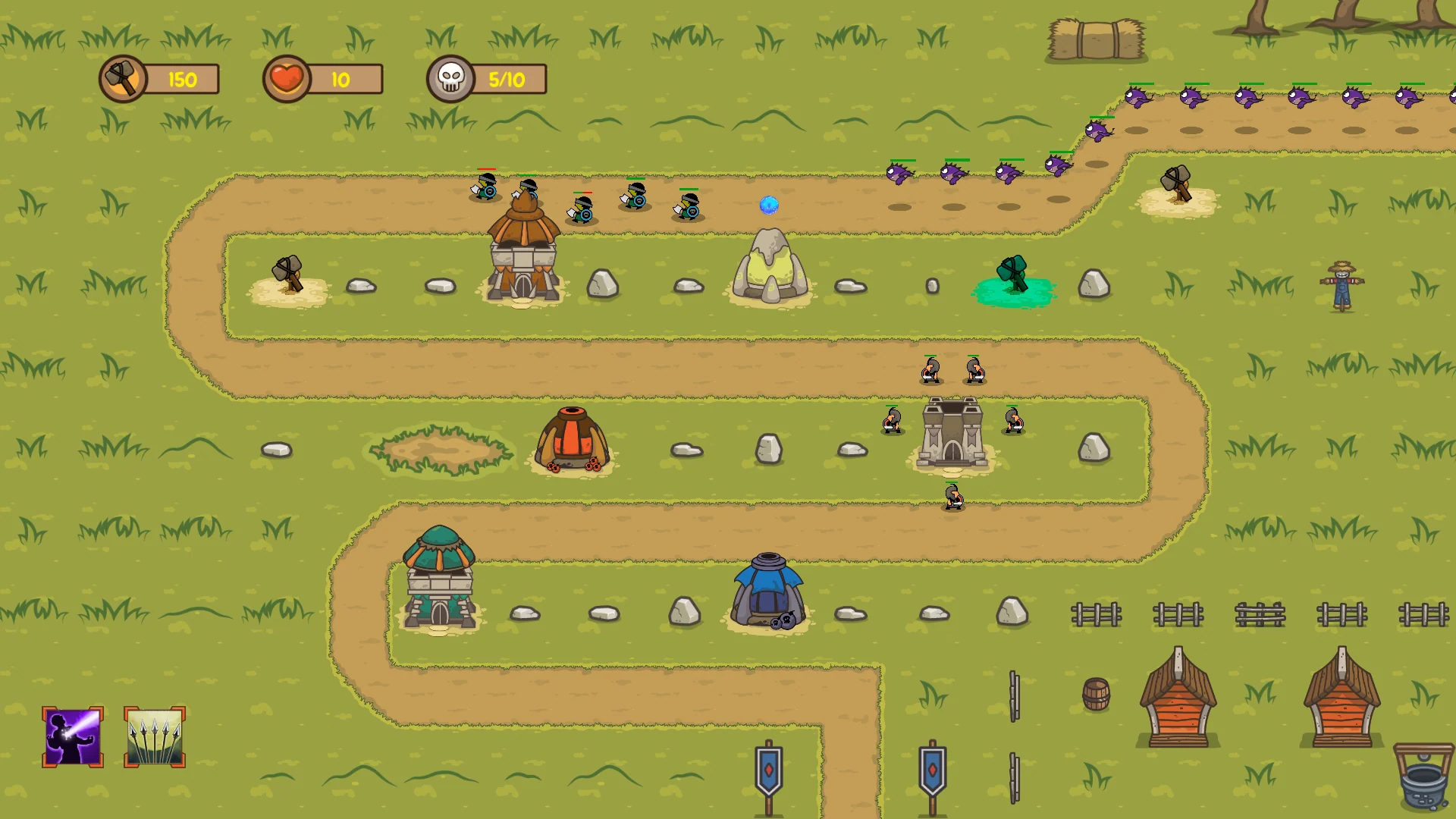The image size is (1456, 819).
Task: Activate the purple beam magic ability
Action: (71, 736)
